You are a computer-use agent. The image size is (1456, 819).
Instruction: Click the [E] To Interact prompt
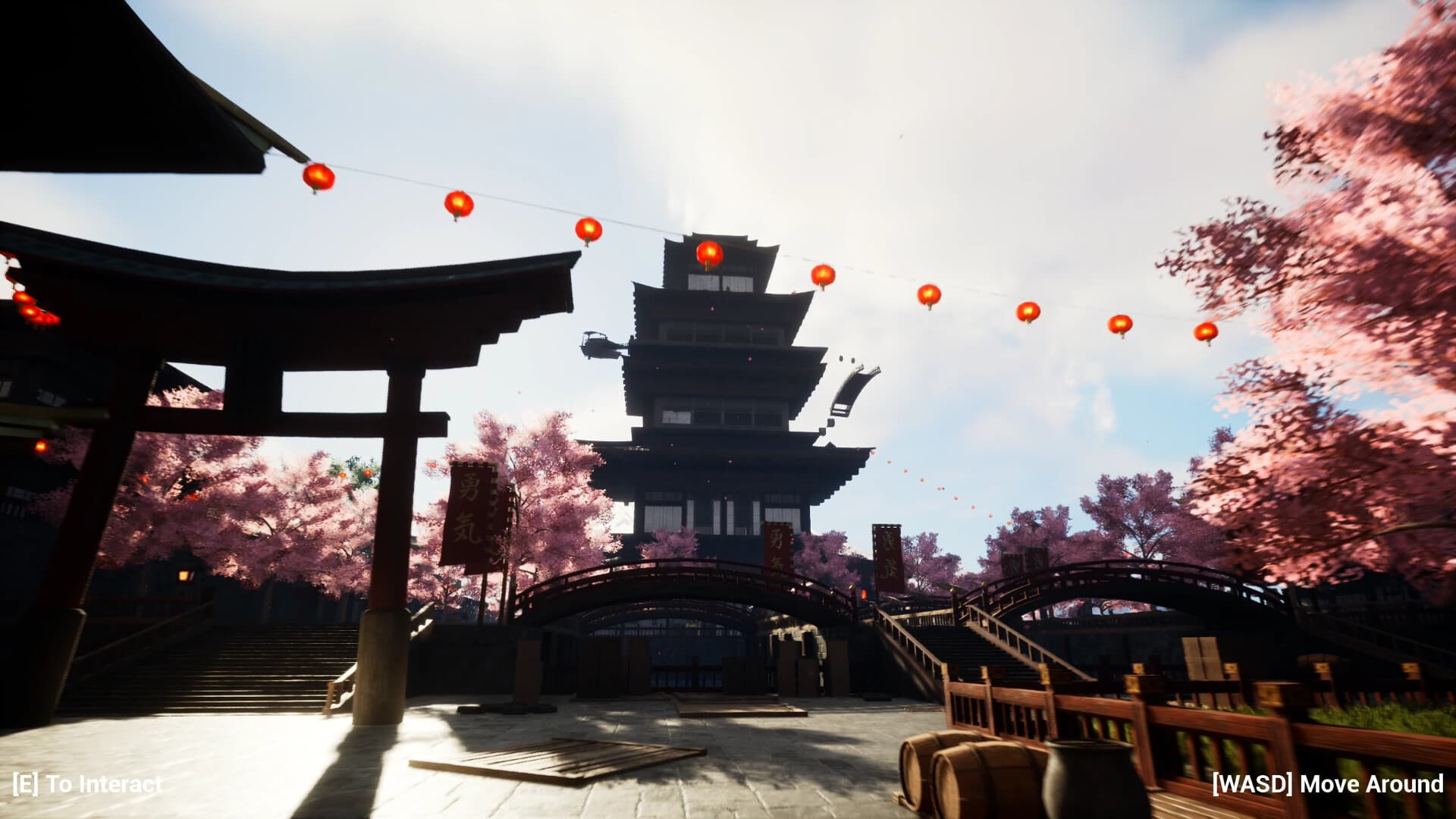(x=87, y=786)
